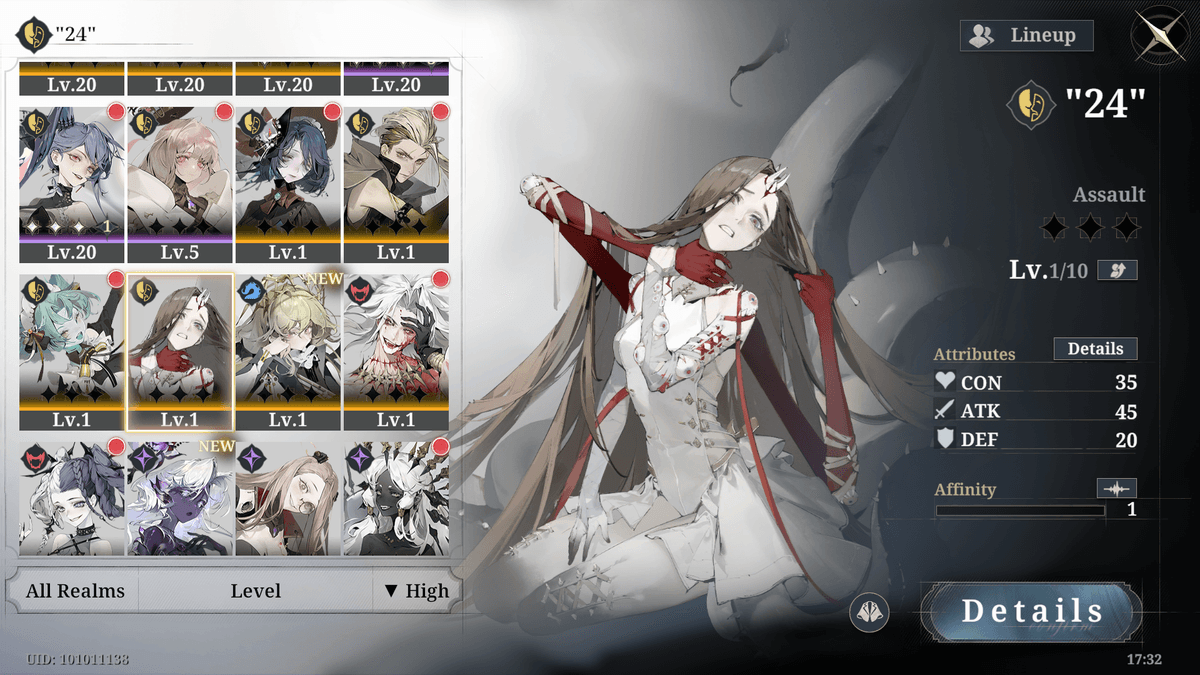Choose the blonde character marked NEW

[x=288, y=350]
